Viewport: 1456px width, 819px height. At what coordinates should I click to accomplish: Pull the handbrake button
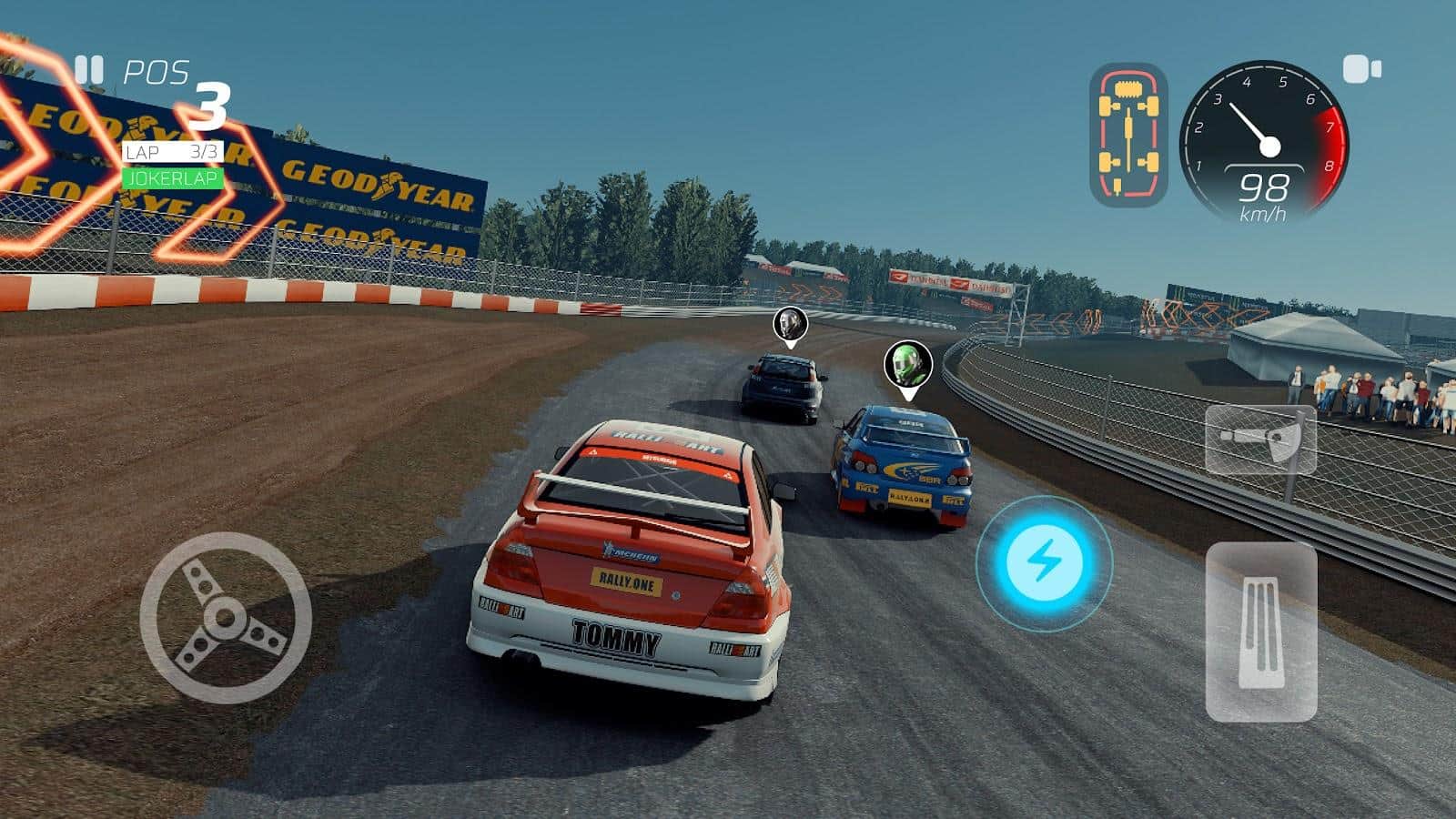(x=1260, y=440)
